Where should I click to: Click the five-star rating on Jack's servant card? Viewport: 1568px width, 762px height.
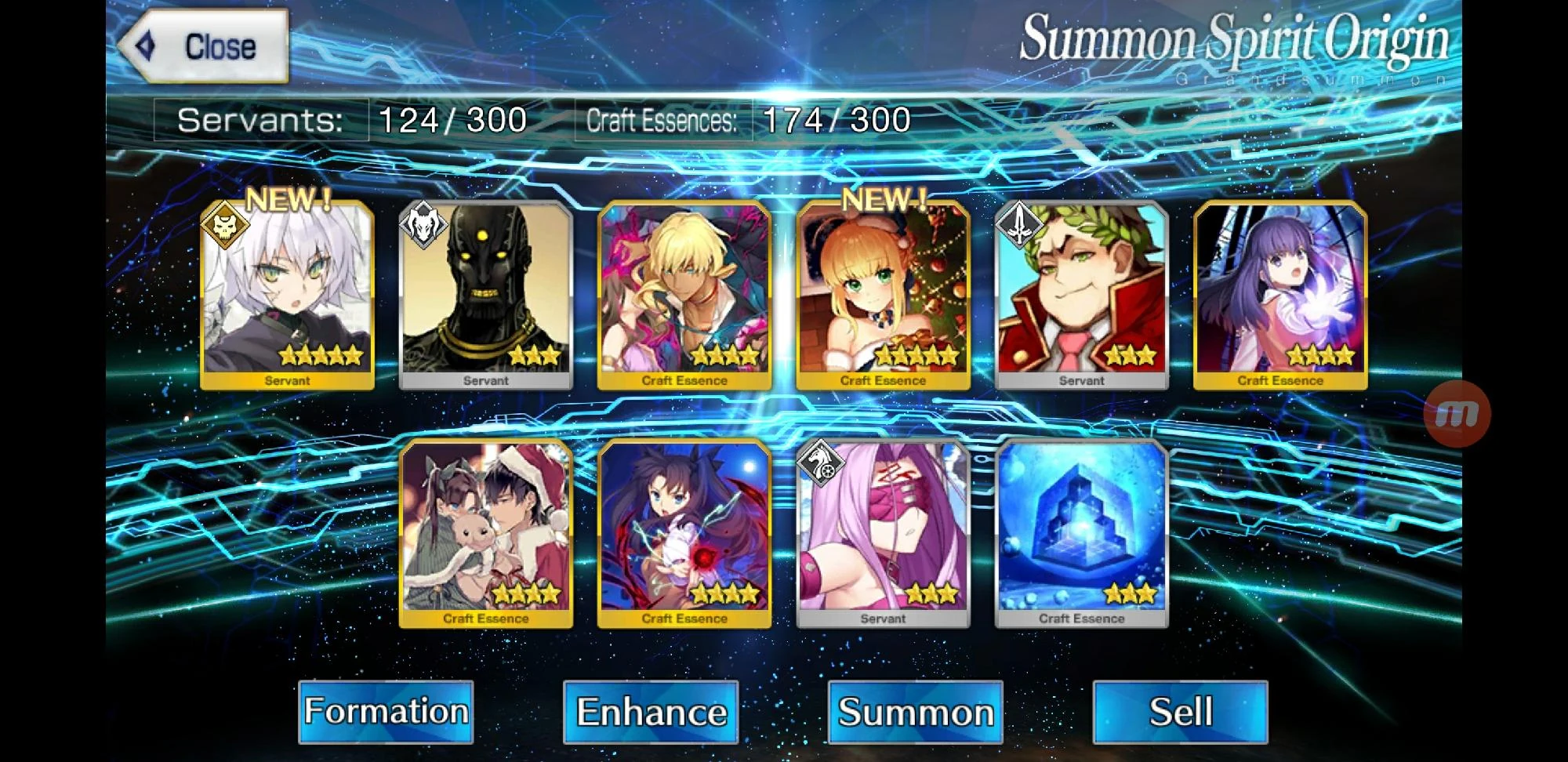(323, 357)
